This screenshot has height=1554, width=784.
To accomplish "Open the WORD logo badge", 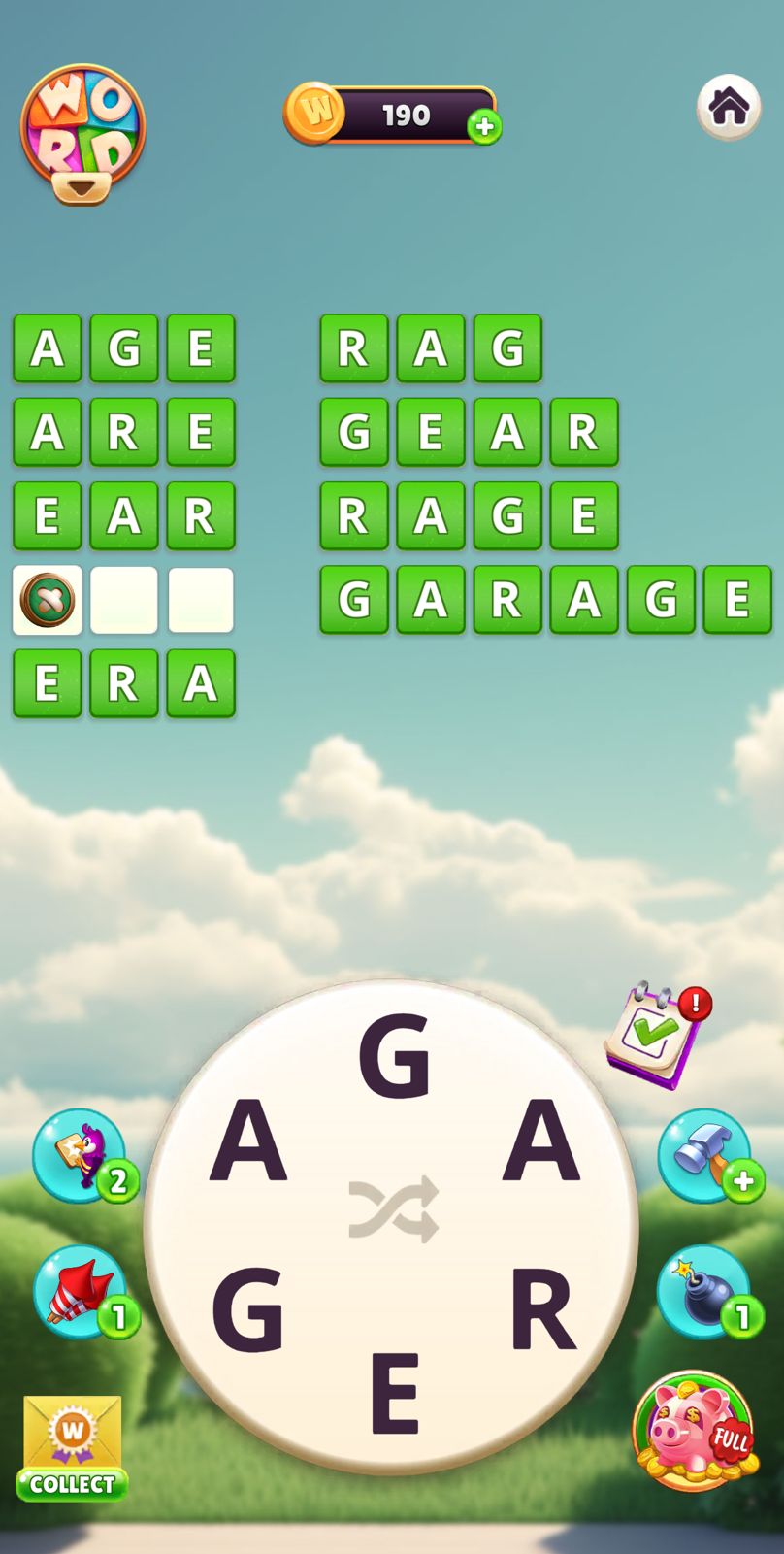I will coord(83,133).
